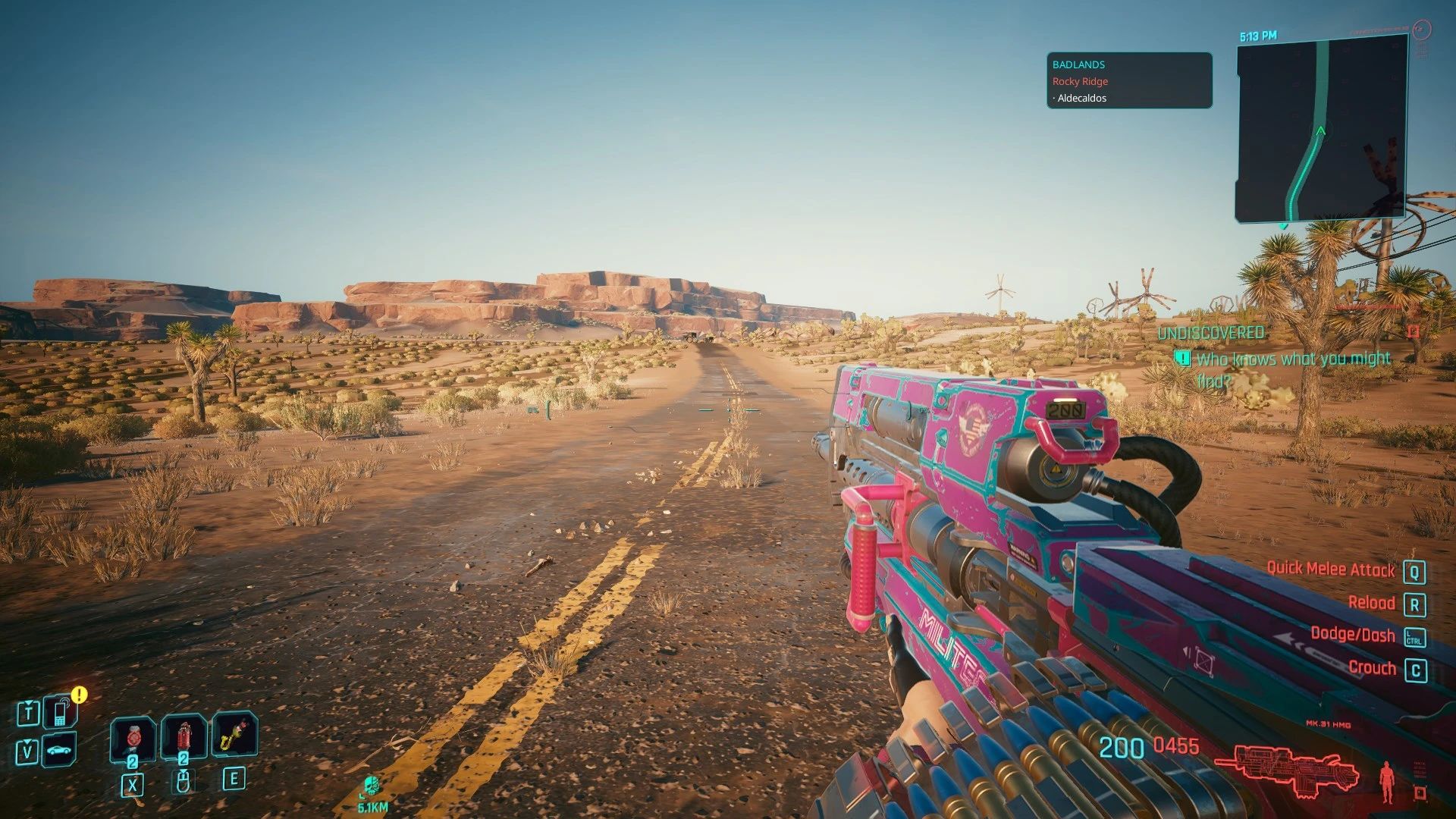Select the Rocky Ridge location label
Screen dimensions: 1456x819
[x=1078, y=81]
